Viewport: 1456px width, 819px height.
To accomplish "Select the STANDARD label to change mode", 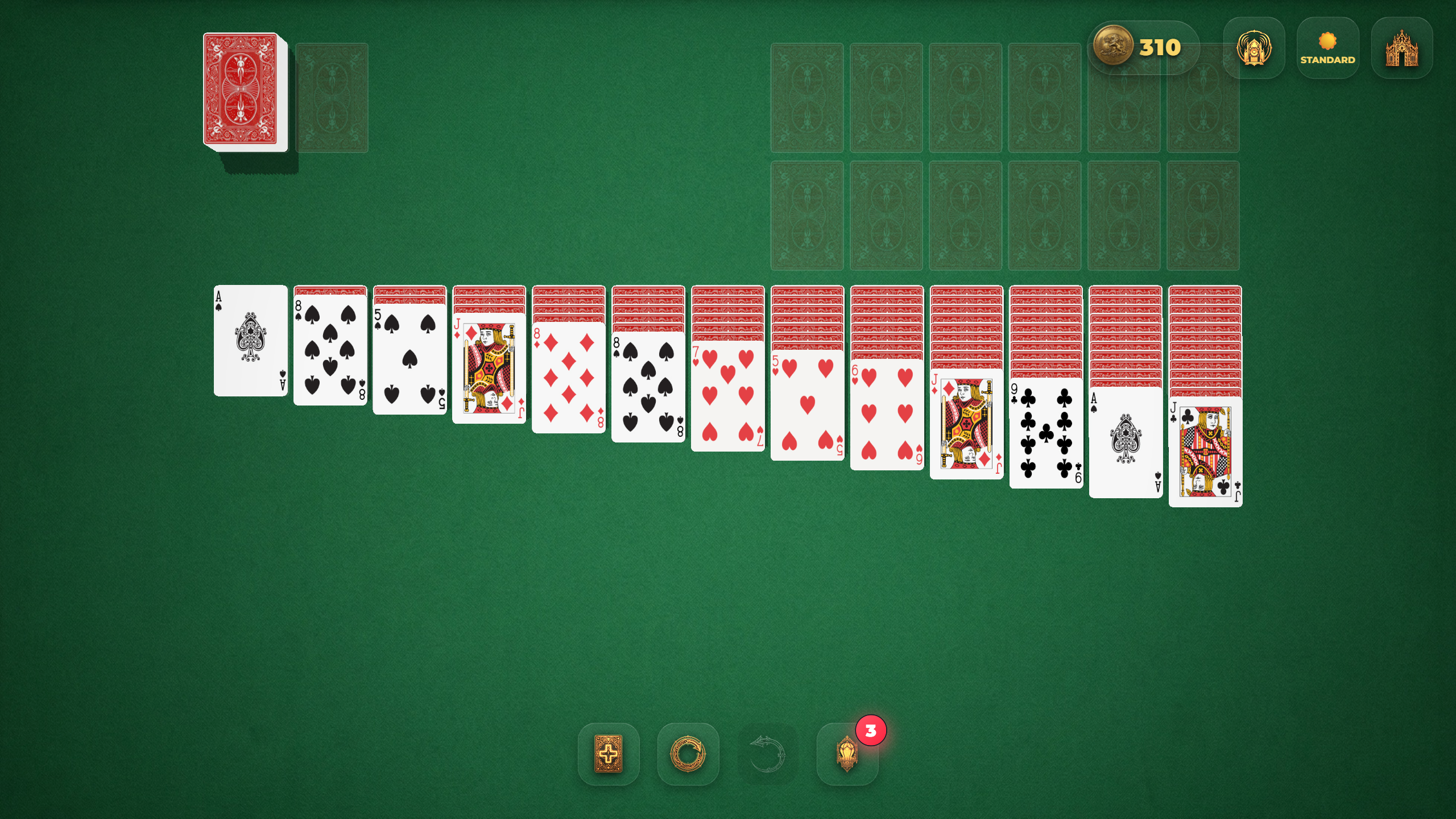I will coord(1327,59).
